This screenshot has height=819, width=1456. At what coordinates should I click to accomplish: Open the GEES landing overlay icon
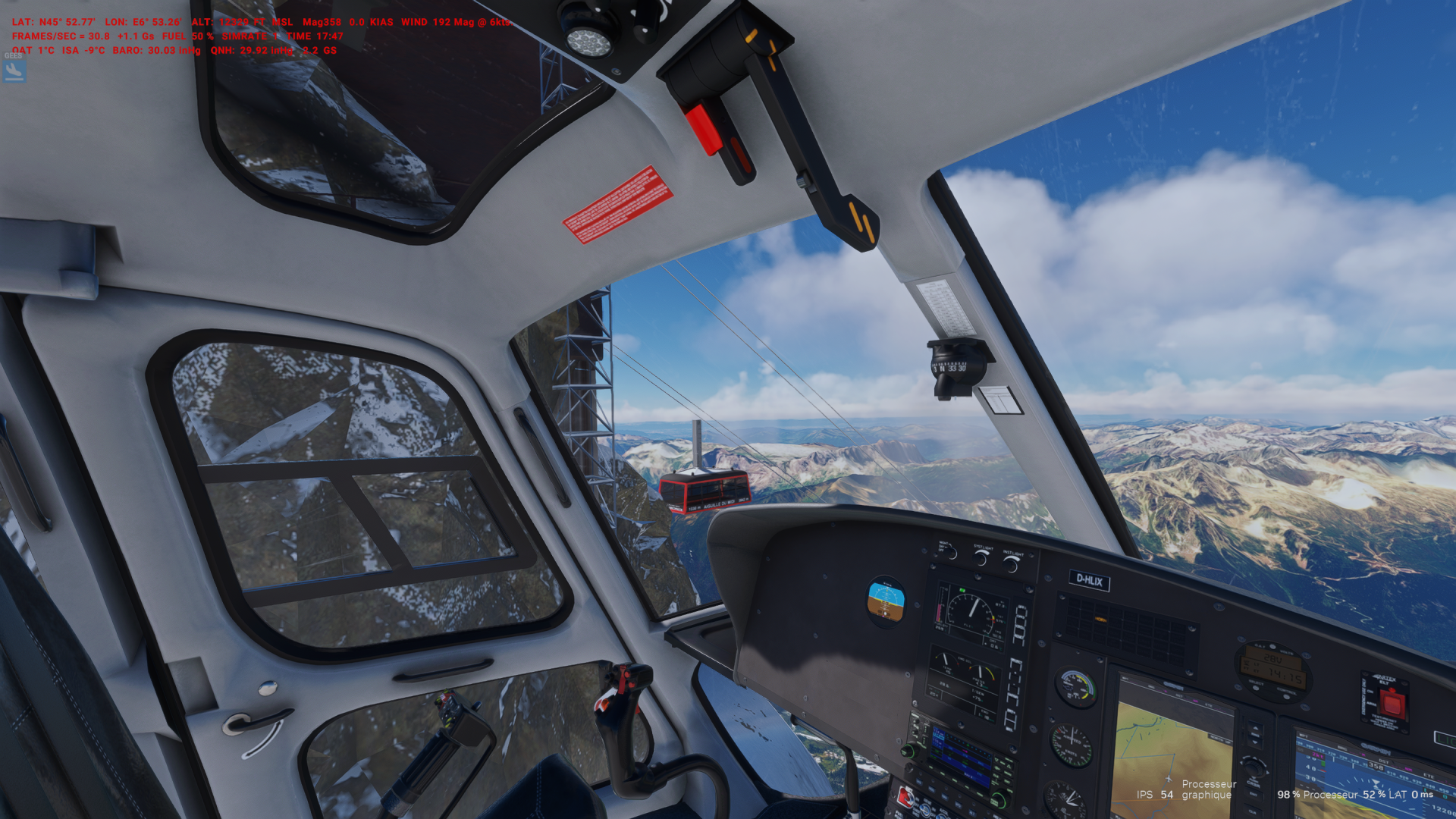(x=14, y=70)
